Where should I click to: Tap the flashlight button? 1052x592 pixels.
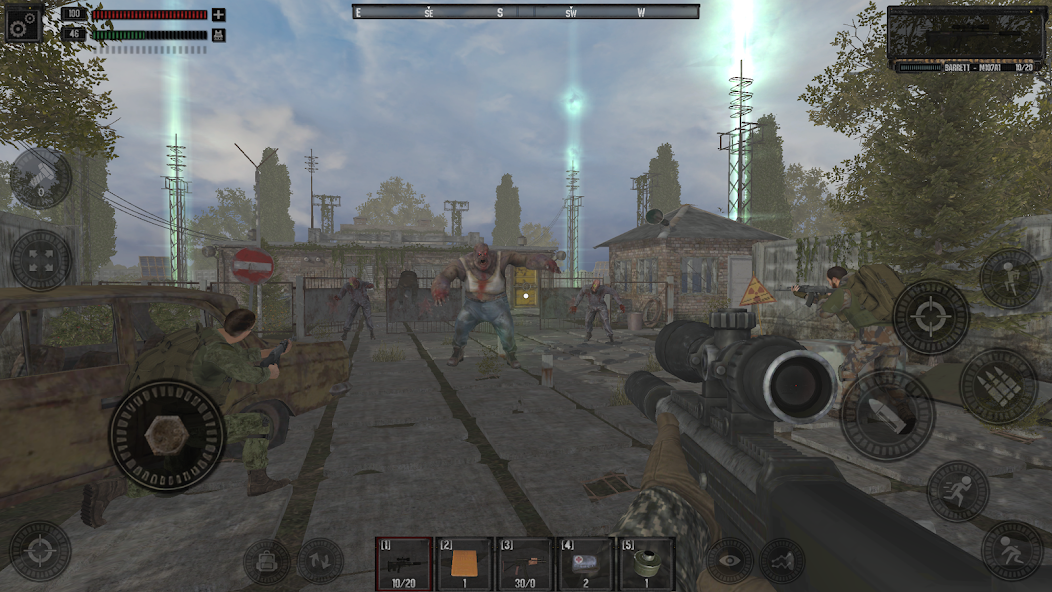tap(41, 179)
